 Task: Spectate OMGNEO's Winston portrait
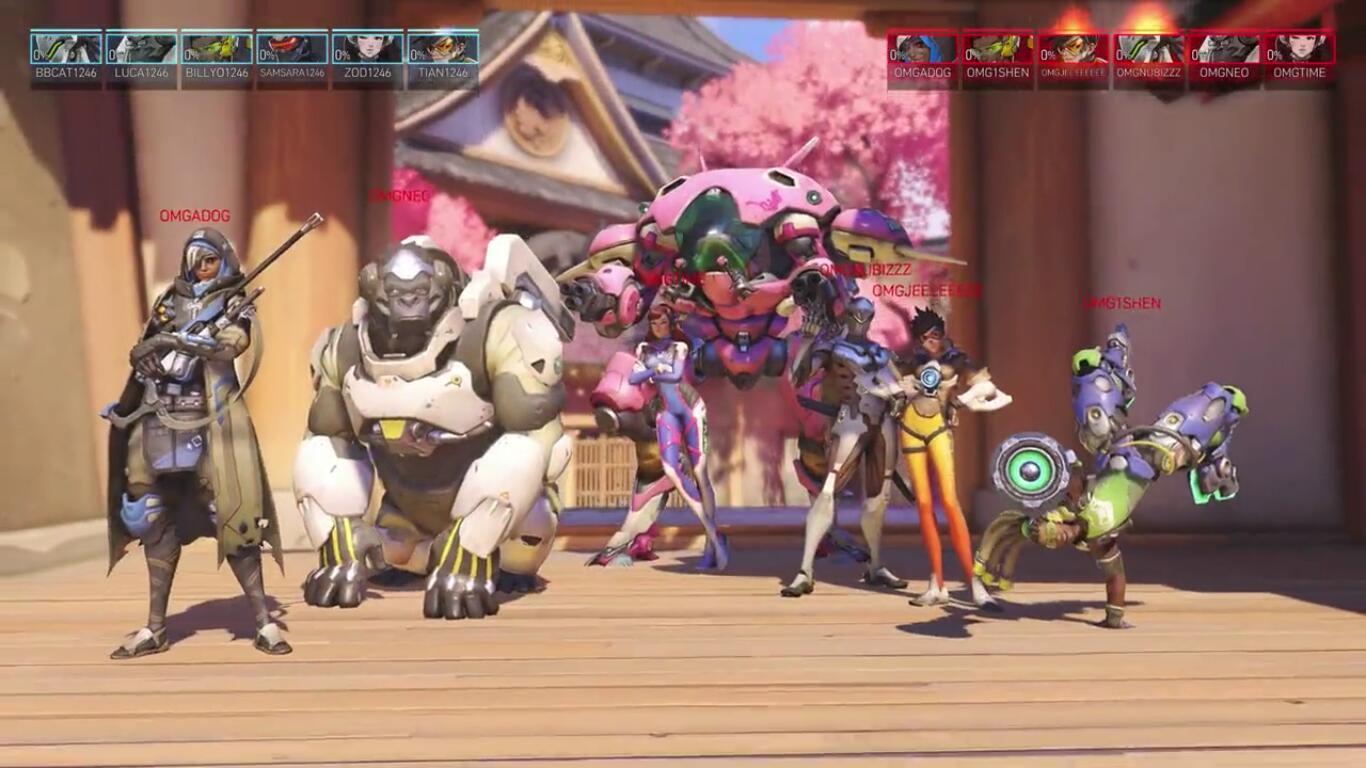click(x=1224, y=49)
